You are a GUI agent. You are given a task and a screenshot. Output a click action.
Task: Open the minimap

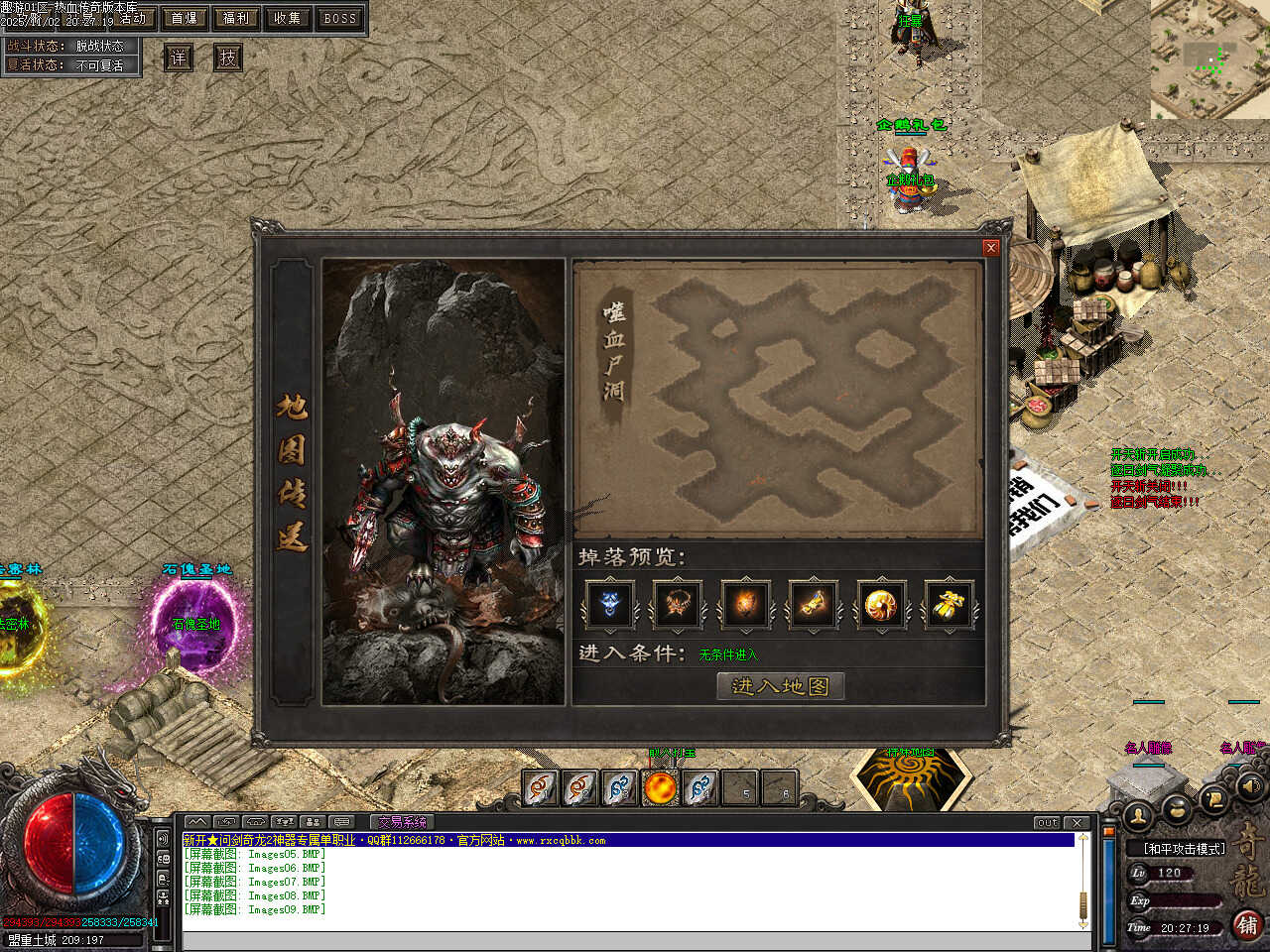(1209, 58)
